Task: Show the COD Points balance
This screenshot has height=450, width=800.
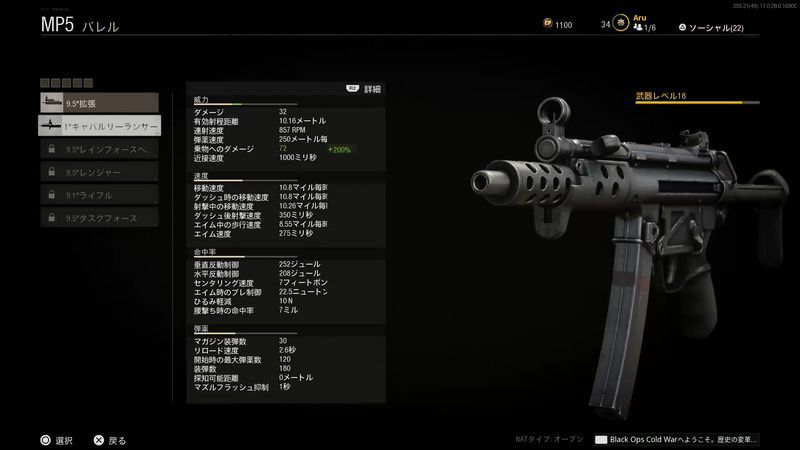Action: click(555, 24)
